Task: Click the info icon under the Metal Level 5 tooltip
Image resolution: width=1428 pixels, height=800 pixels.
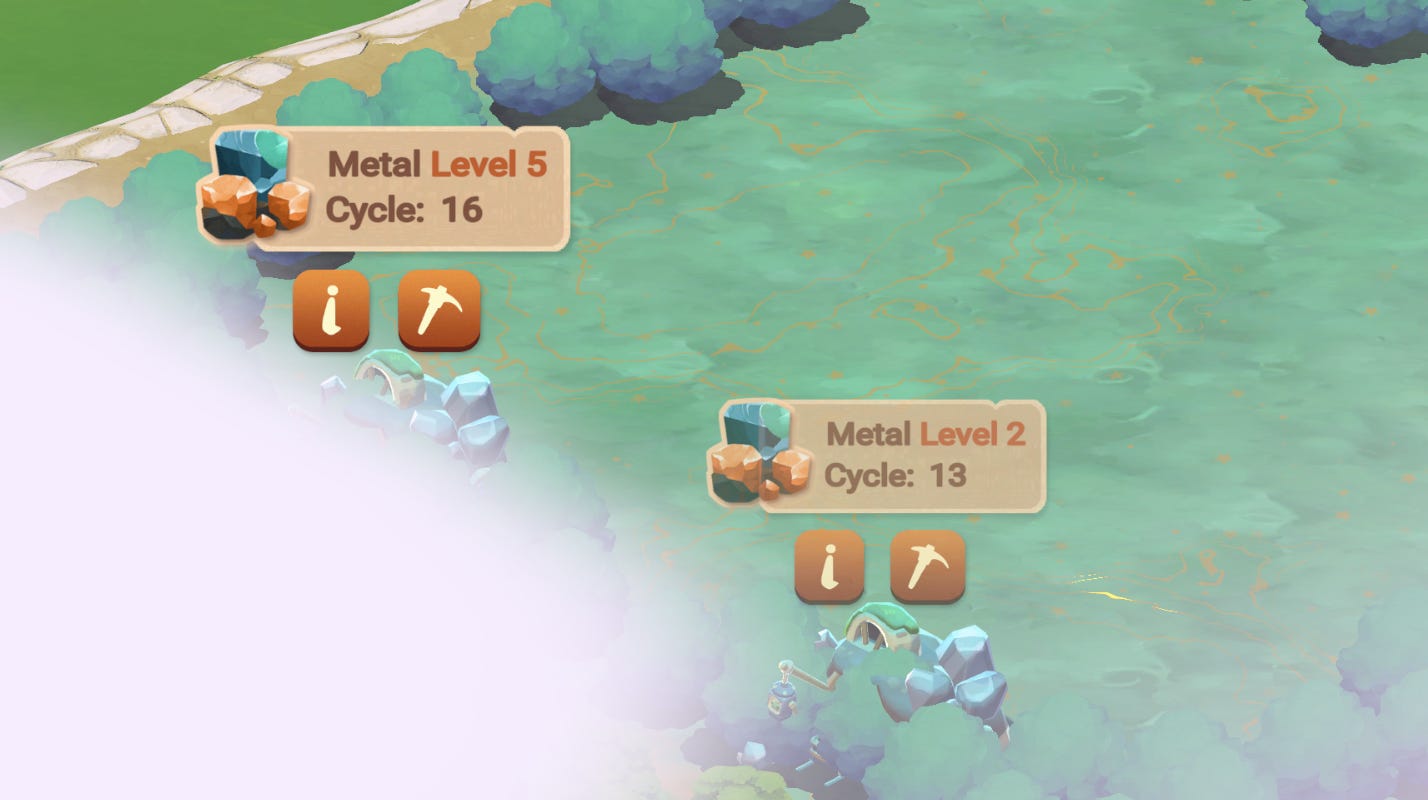Action: tap(330, 310)
